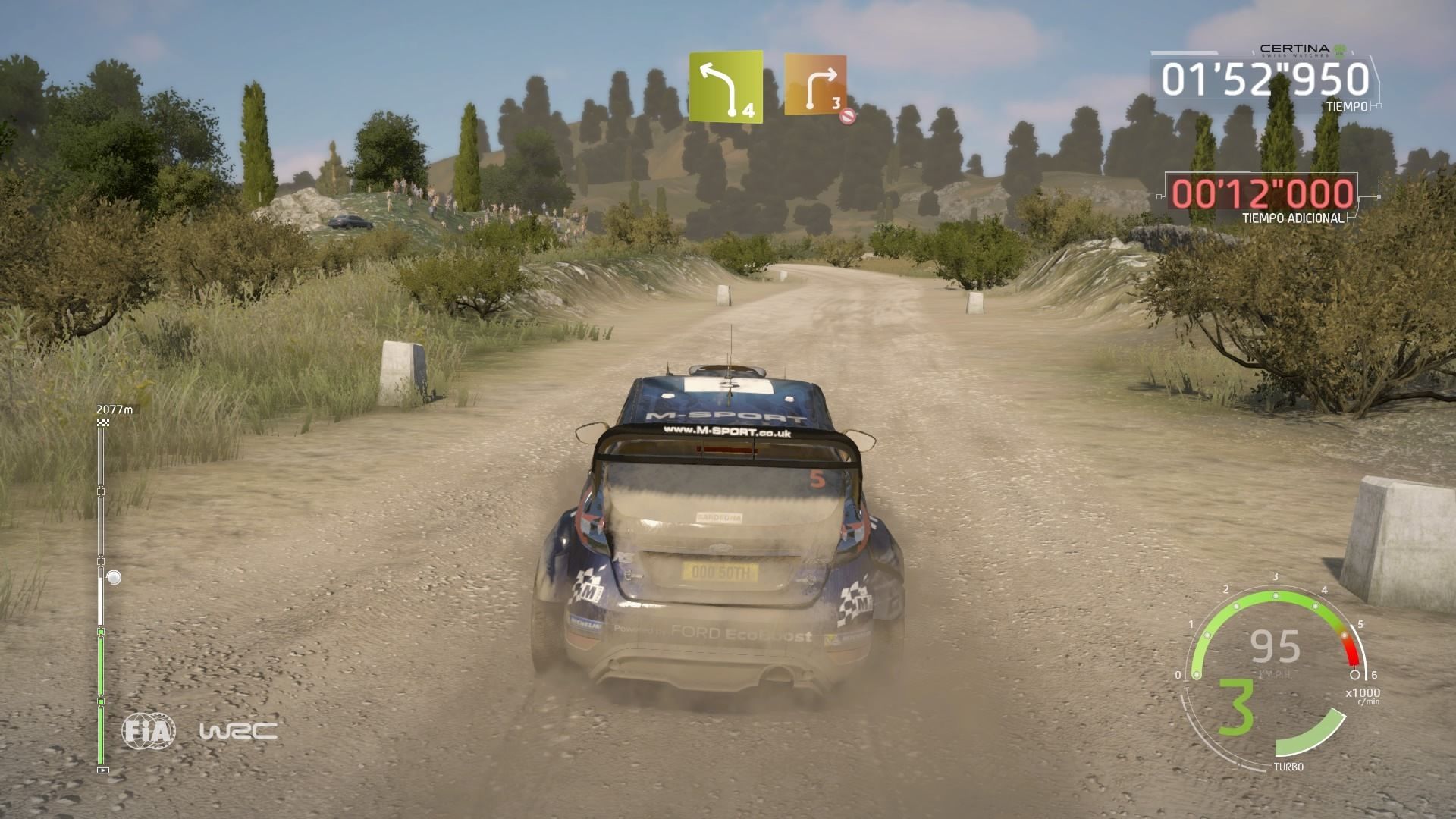Screen dimensions: 1456x819
Task: Select the orange right-turn 3 pace note
Action: tap(815, 85)
